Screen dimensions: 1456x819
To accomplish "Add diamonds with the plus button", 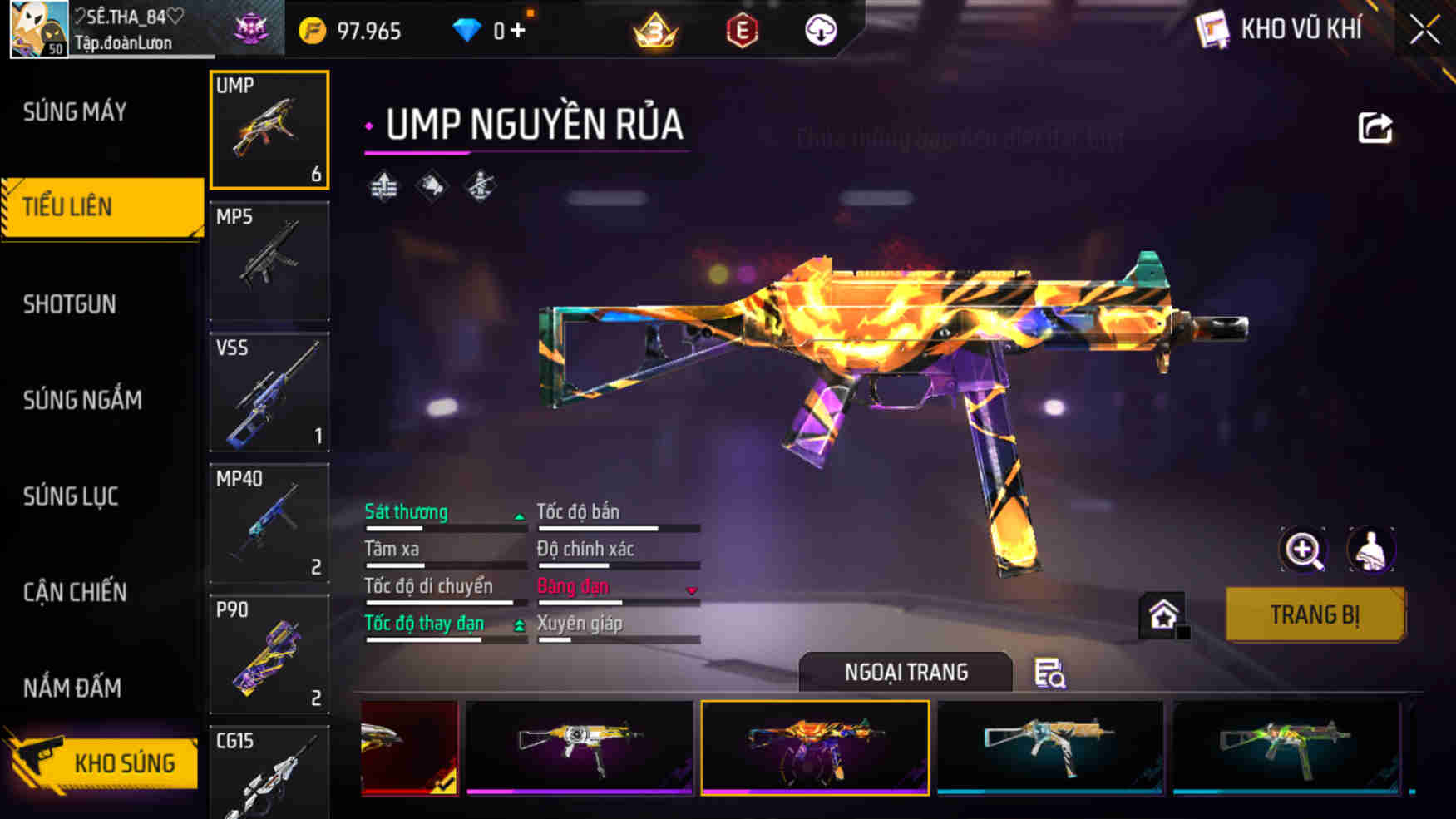I will pyautogui.click(x=518, y=31).
